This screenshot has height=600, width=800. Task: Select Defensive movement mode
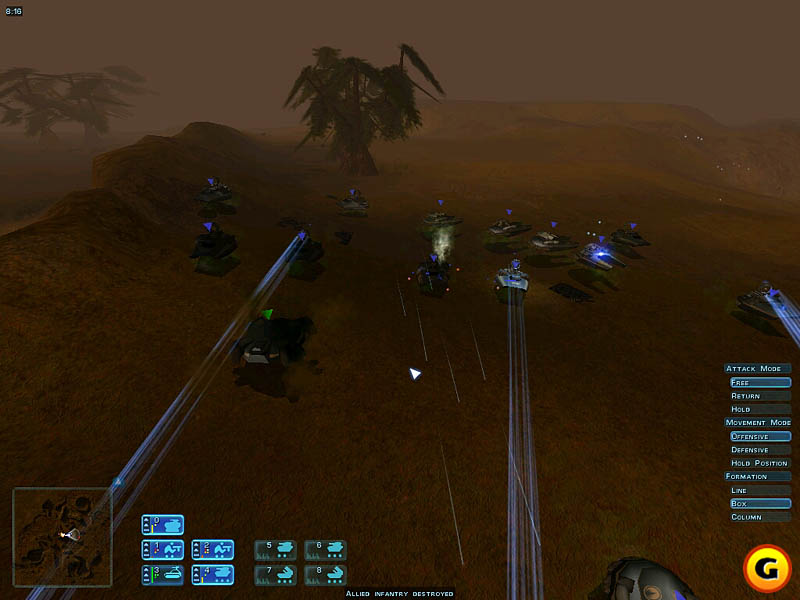[x=759, y=450]
